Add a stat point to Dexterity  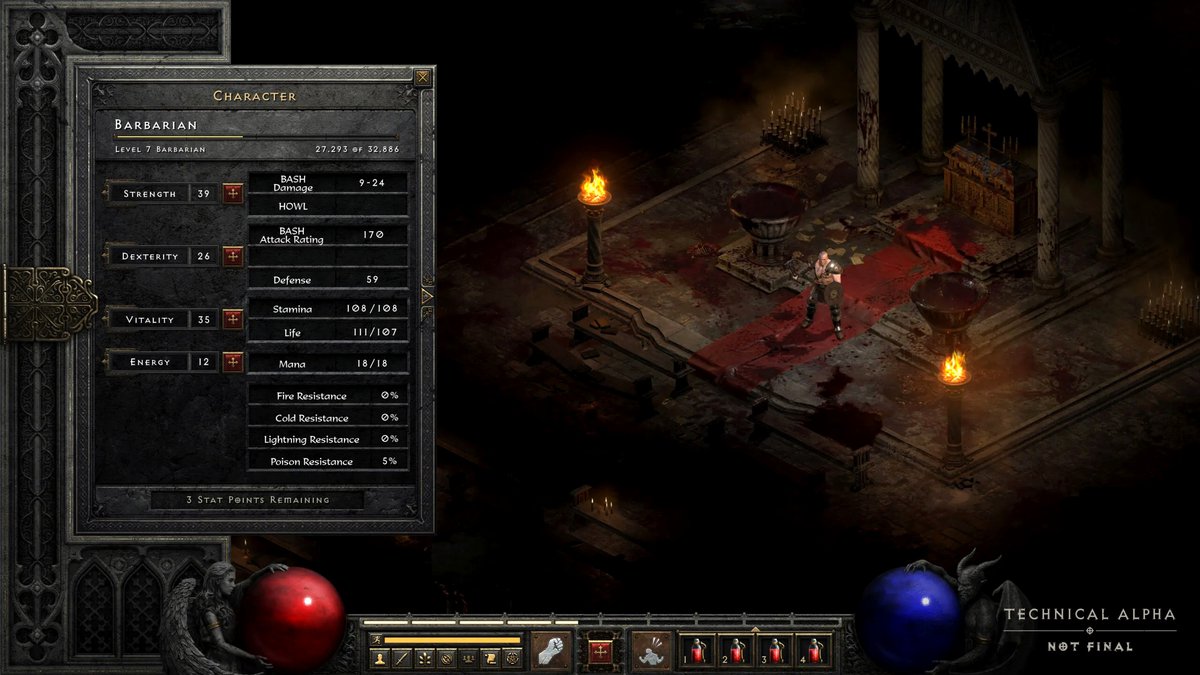click(x=233, y=256)
